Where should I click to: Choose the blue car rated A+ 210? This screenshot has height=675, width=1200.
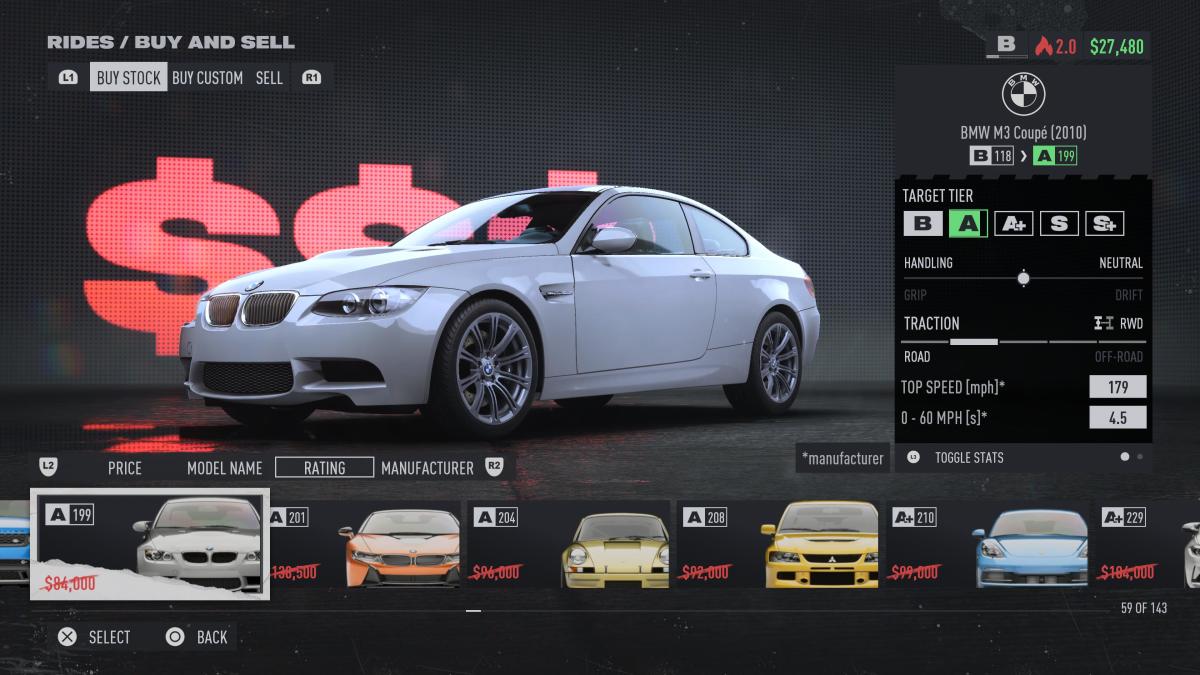click(990, 547)
